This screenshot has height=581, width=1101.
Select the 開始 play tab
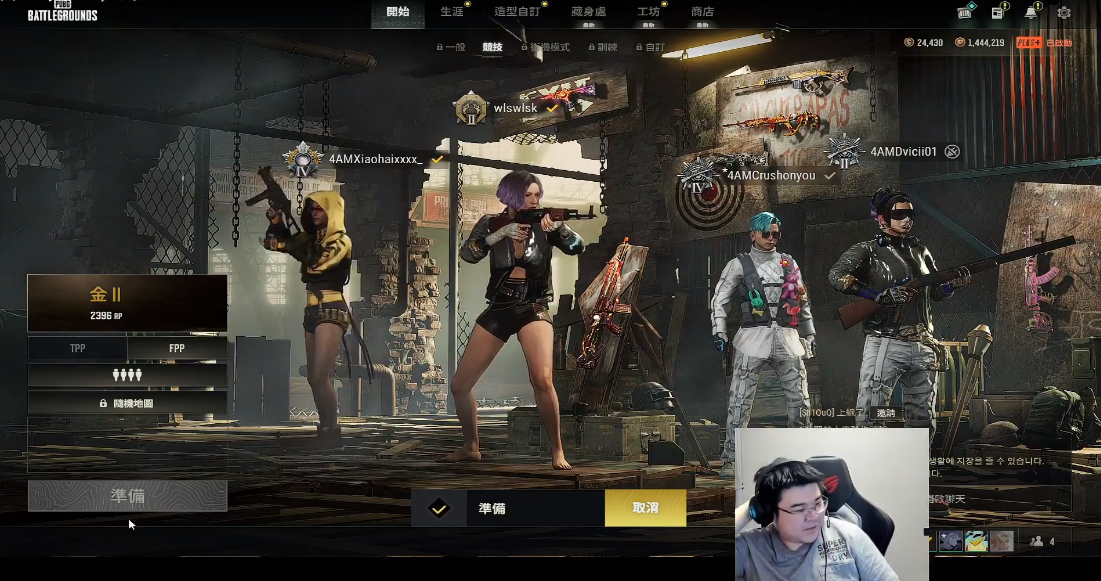tap(397, 12)
